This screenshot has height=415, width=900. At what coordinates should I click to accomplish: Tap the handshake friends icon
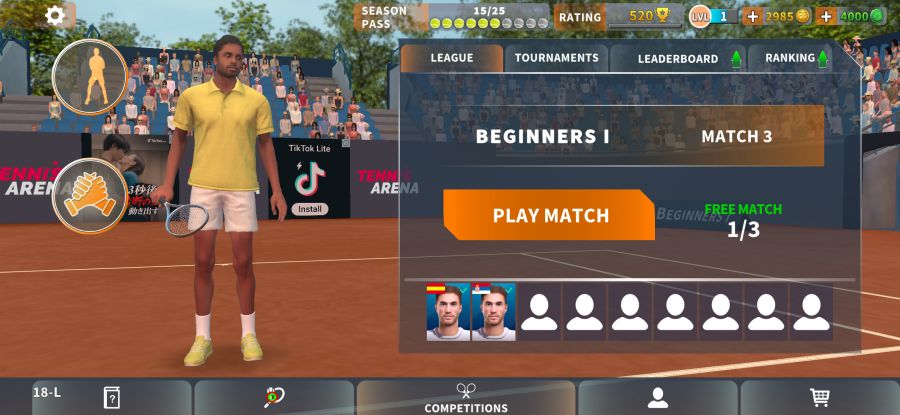coord(89,195)
